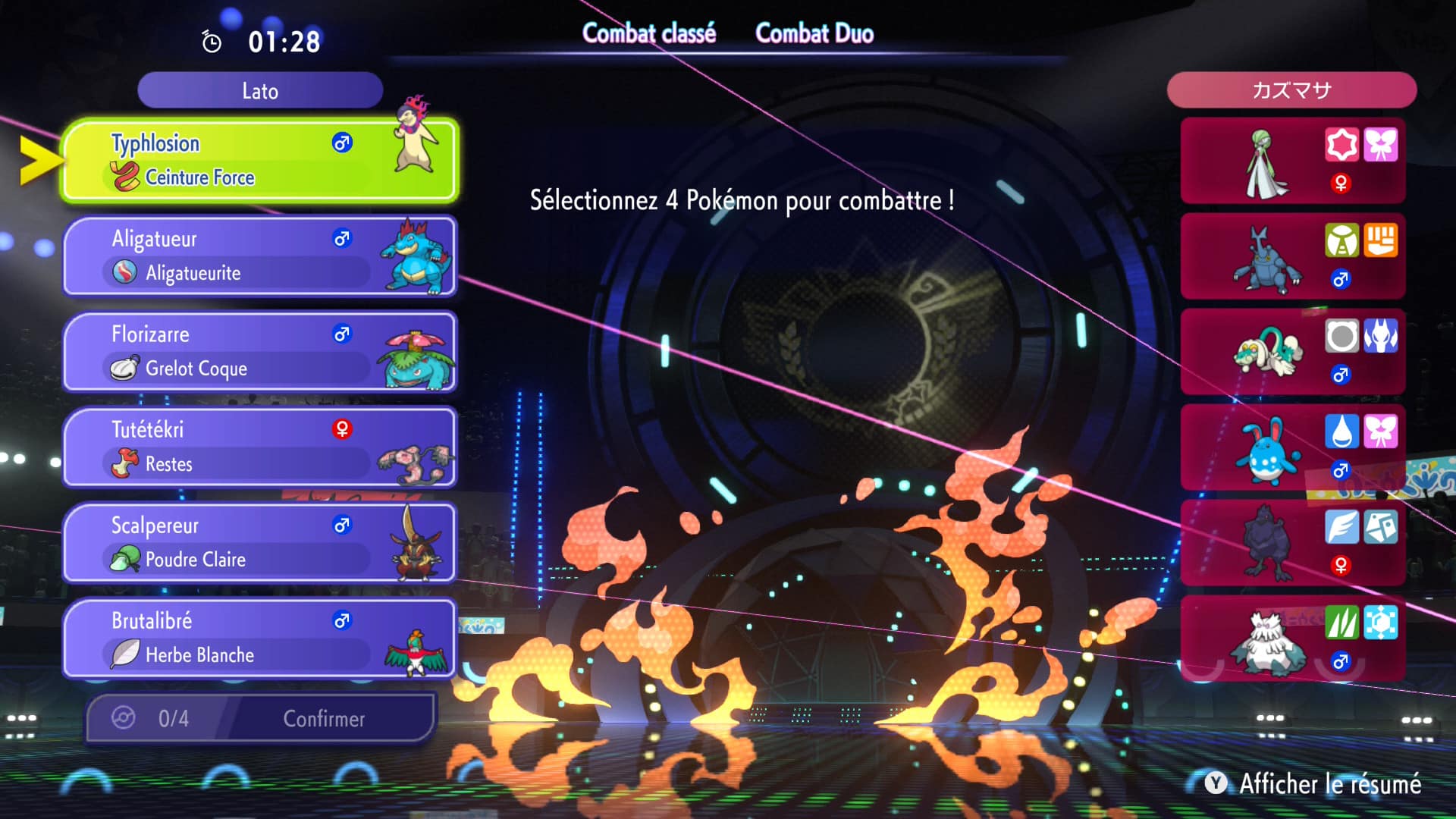Add Scalpereur with Poudre Claire
Screen dimensions: 1456x819
259,542
